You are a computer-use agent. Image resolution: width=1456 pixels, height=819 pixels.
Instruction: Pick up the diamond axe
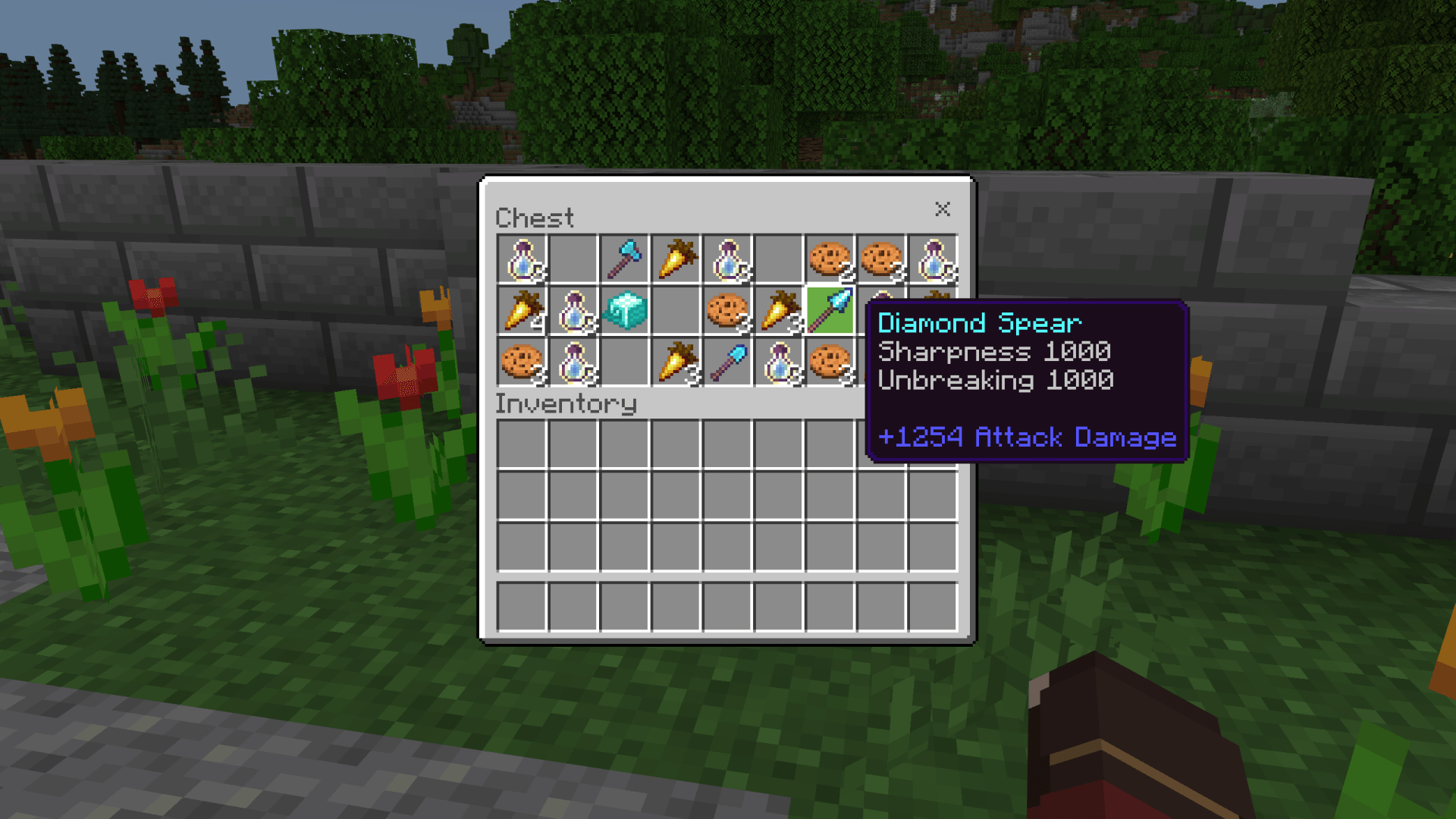tap(624, 258)
